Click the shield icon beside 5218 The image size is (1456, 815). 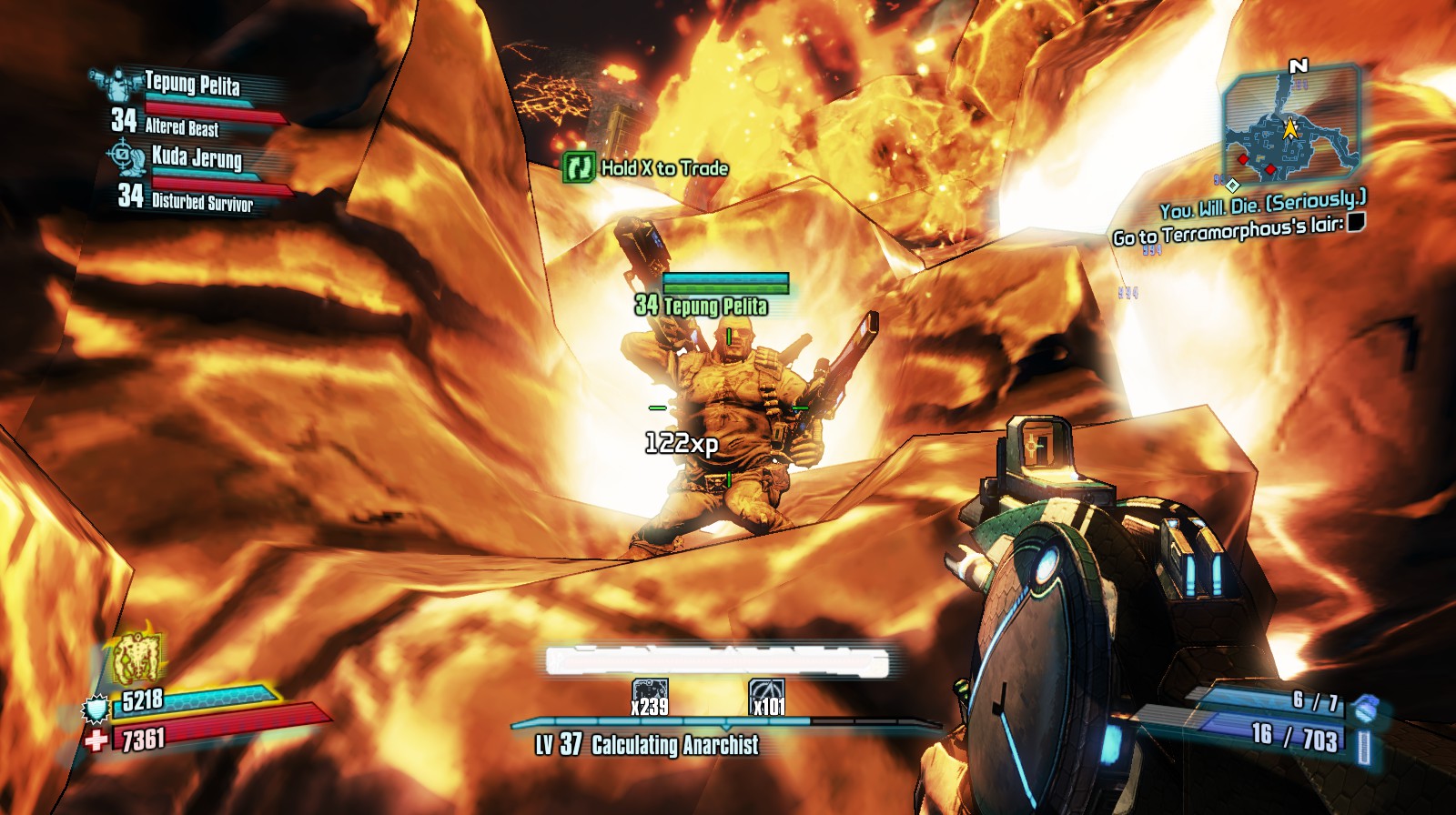(96, 708)
